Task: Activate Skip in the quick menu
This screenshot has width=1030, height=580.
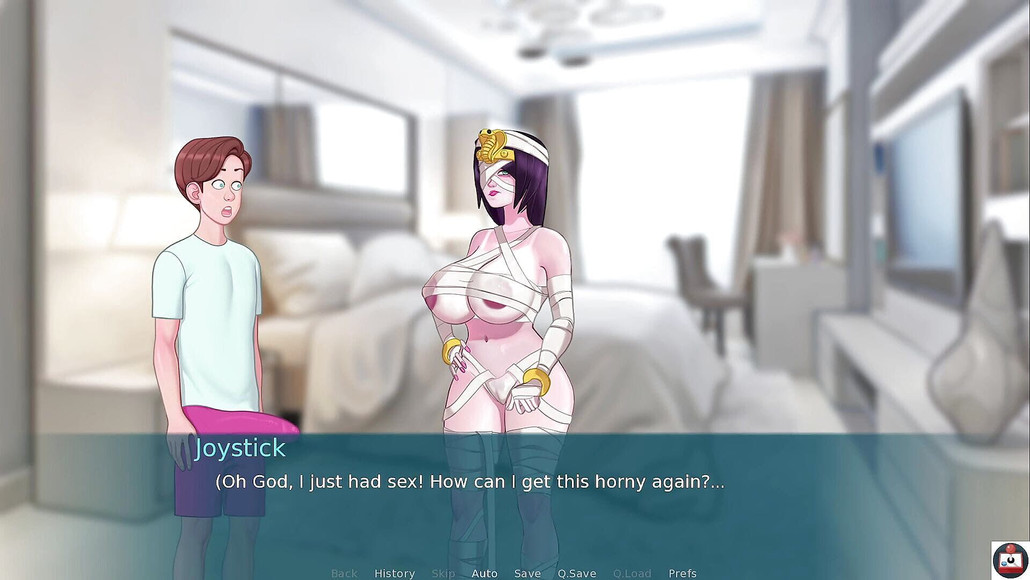Action: click(x=443, y=573)
